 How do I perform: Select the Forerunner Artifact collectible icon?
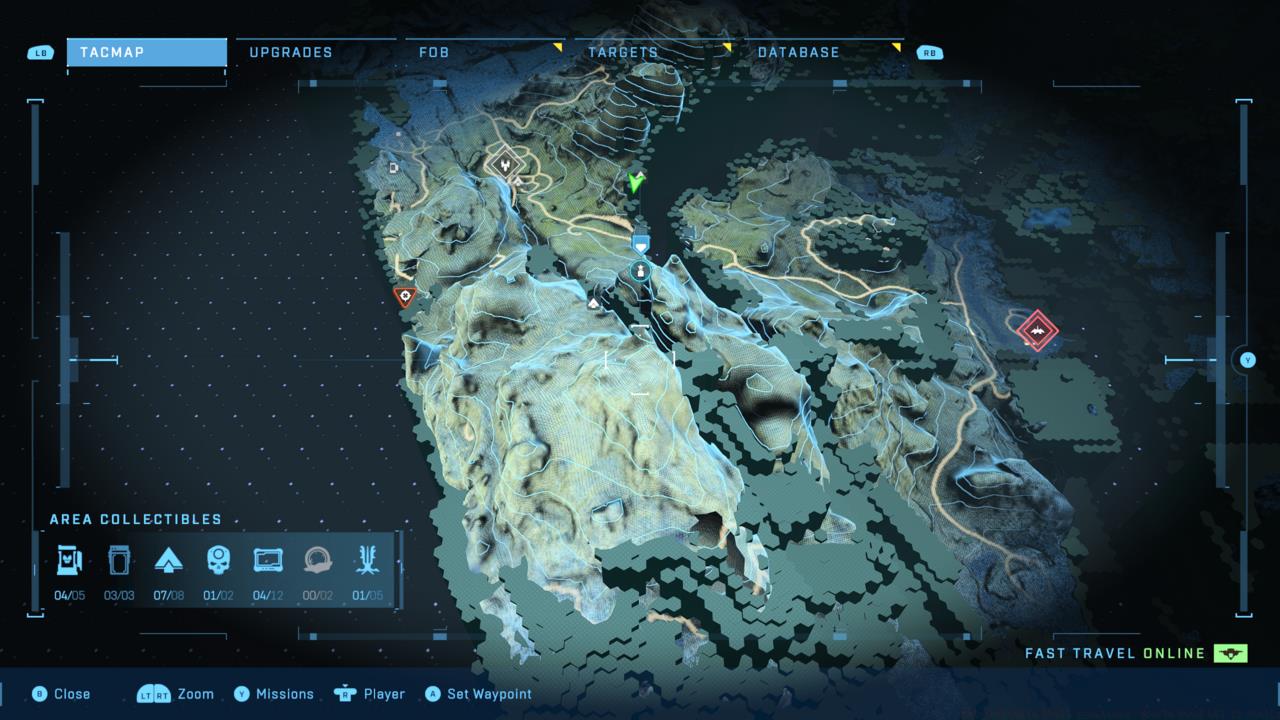[368, 561]
